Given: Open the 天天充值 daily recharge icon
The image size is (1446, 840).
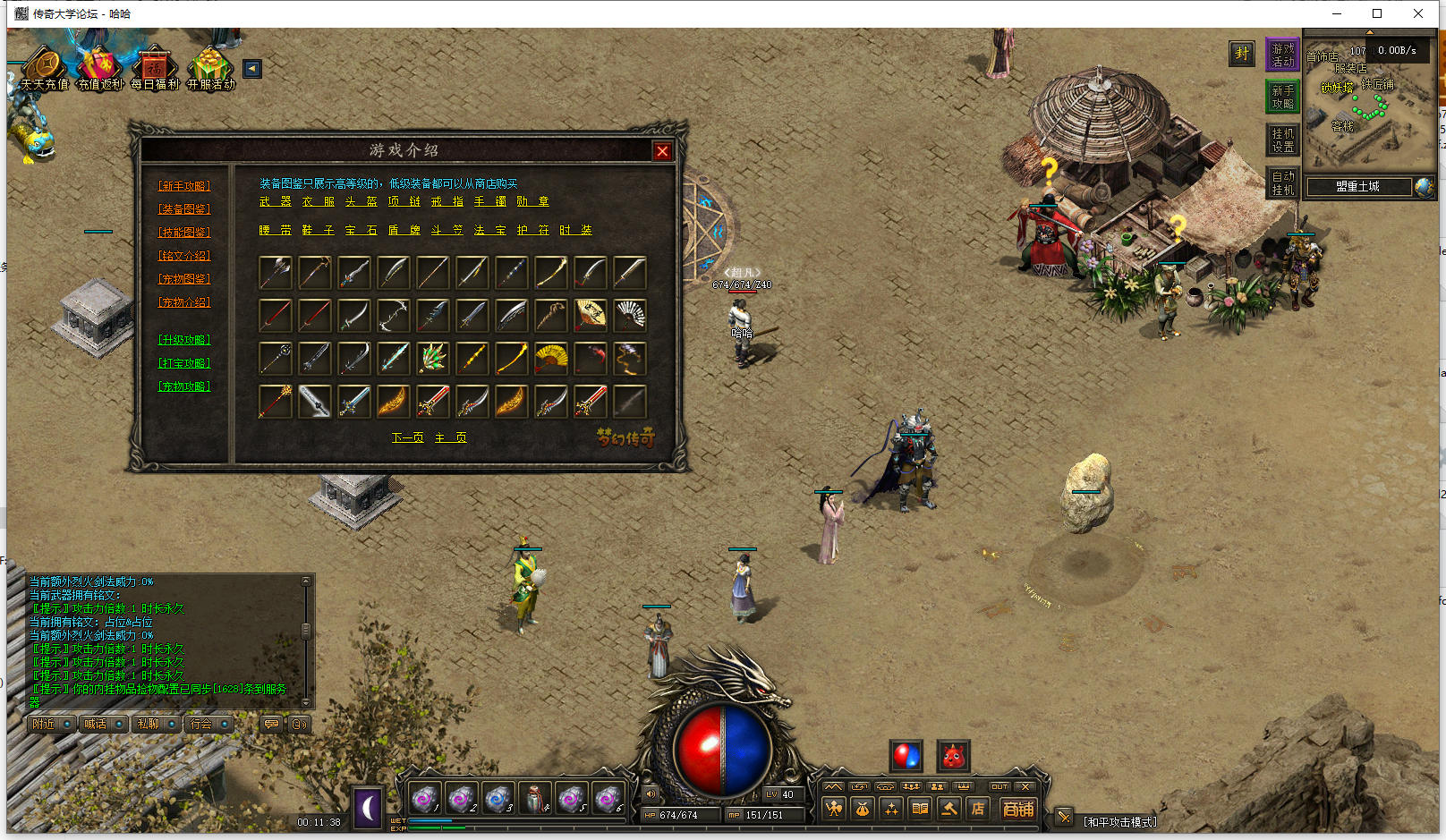Looking at the screenshot, I should [x=44, y=70].
